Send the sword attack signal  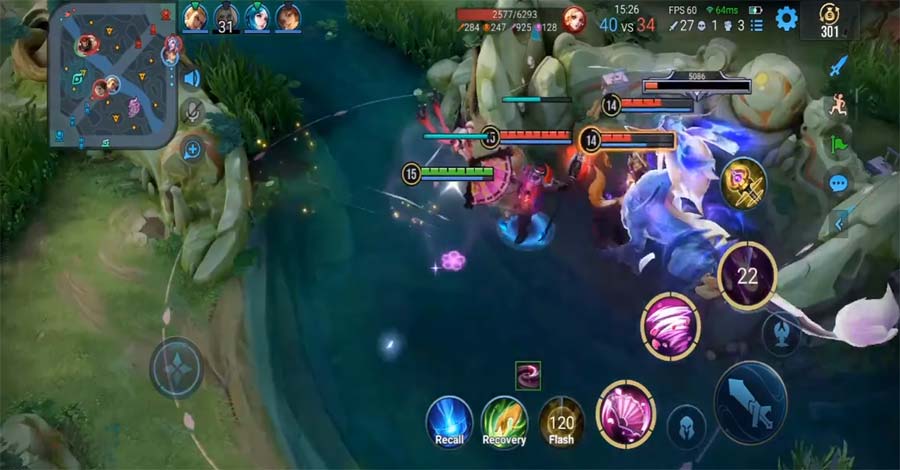(838, 66)
